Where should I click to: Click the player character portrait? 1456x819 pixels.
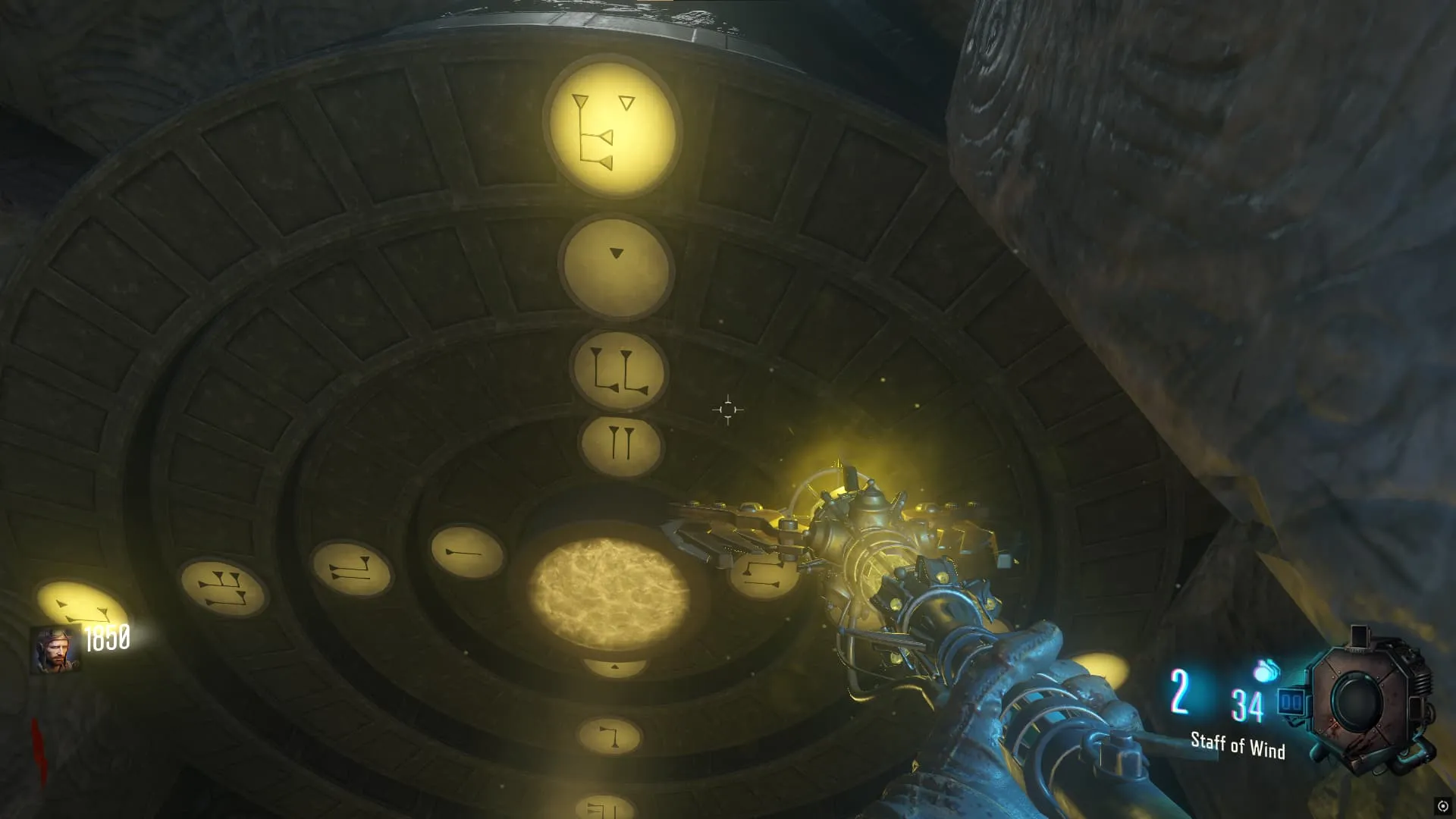click(x=55, y=650)
